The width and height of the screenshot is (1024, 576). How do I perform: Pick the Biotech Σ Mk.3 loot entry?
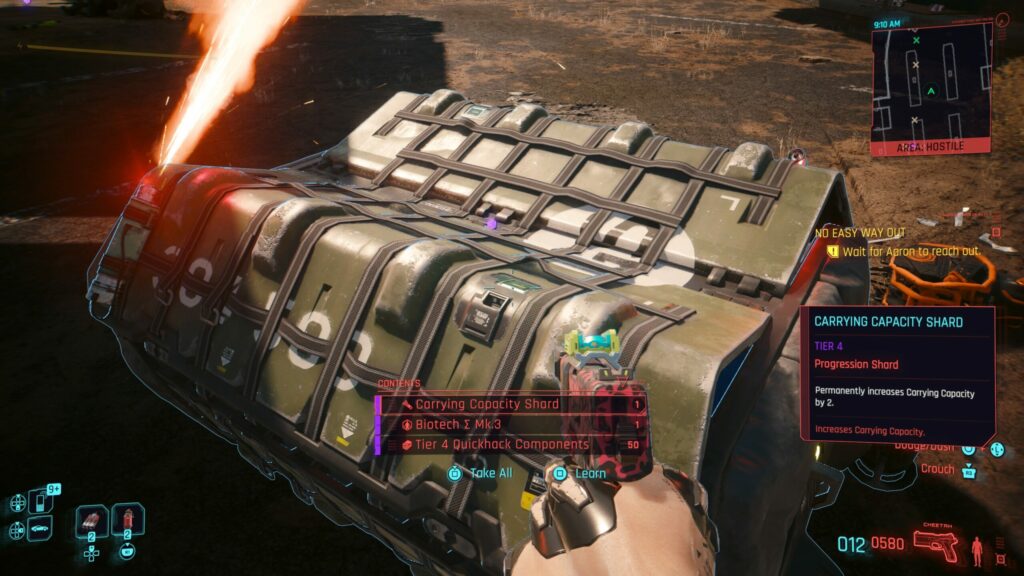[x=510, y=424]
